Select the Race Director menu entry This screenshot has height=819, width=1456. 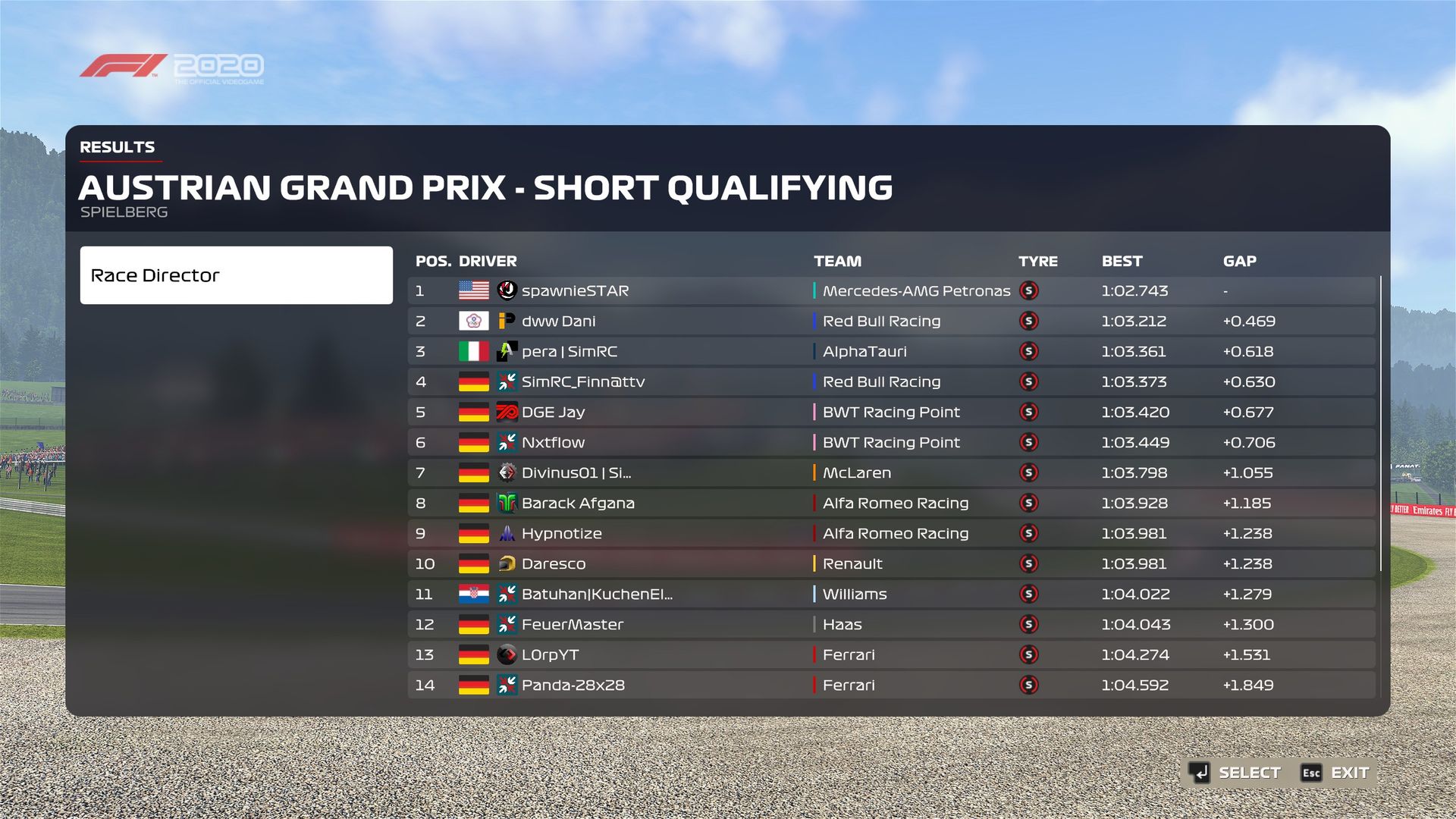click(236, 275)
